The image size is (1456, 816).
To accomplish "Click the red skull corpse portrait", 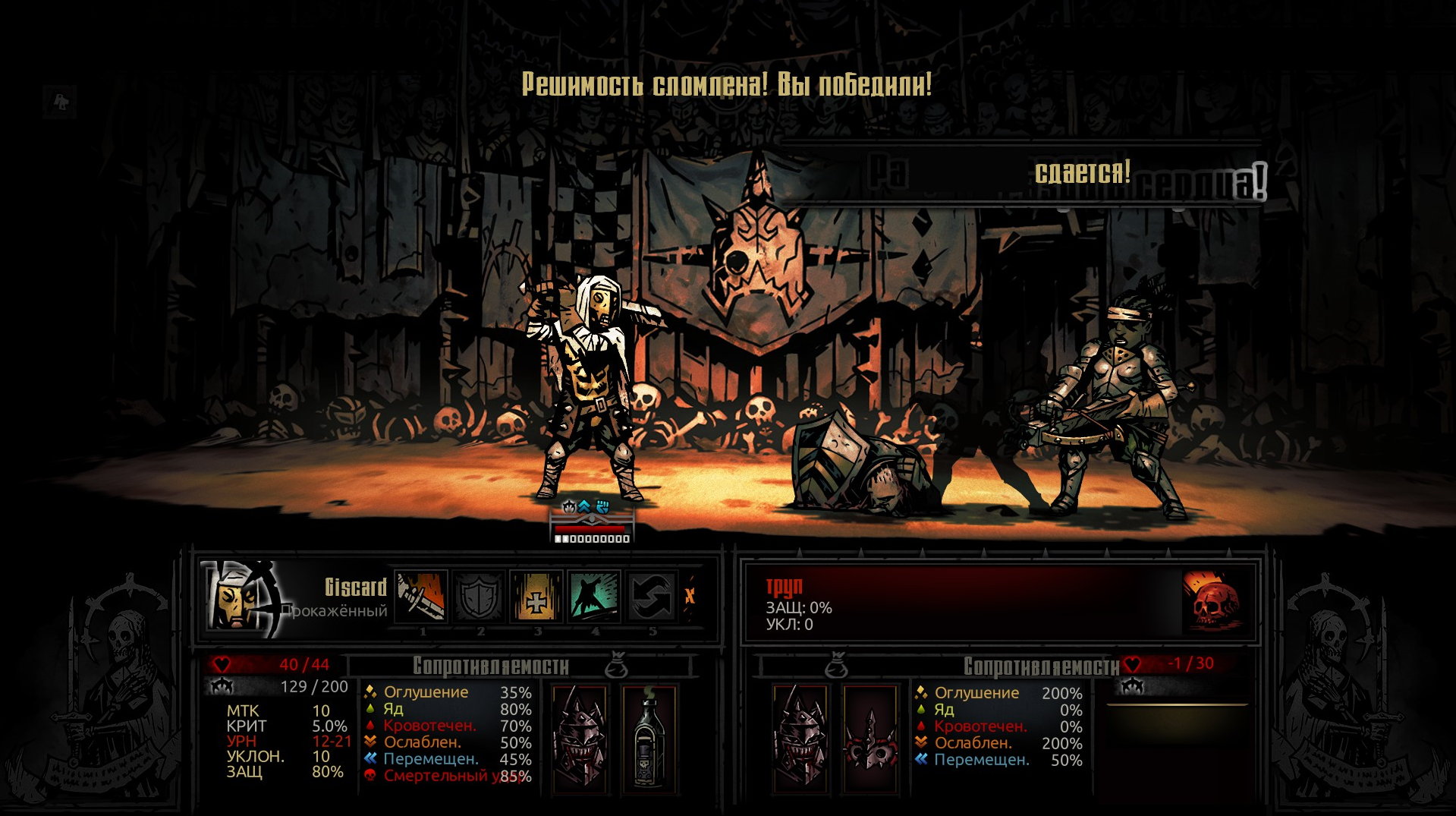I will coord(1212,600).
